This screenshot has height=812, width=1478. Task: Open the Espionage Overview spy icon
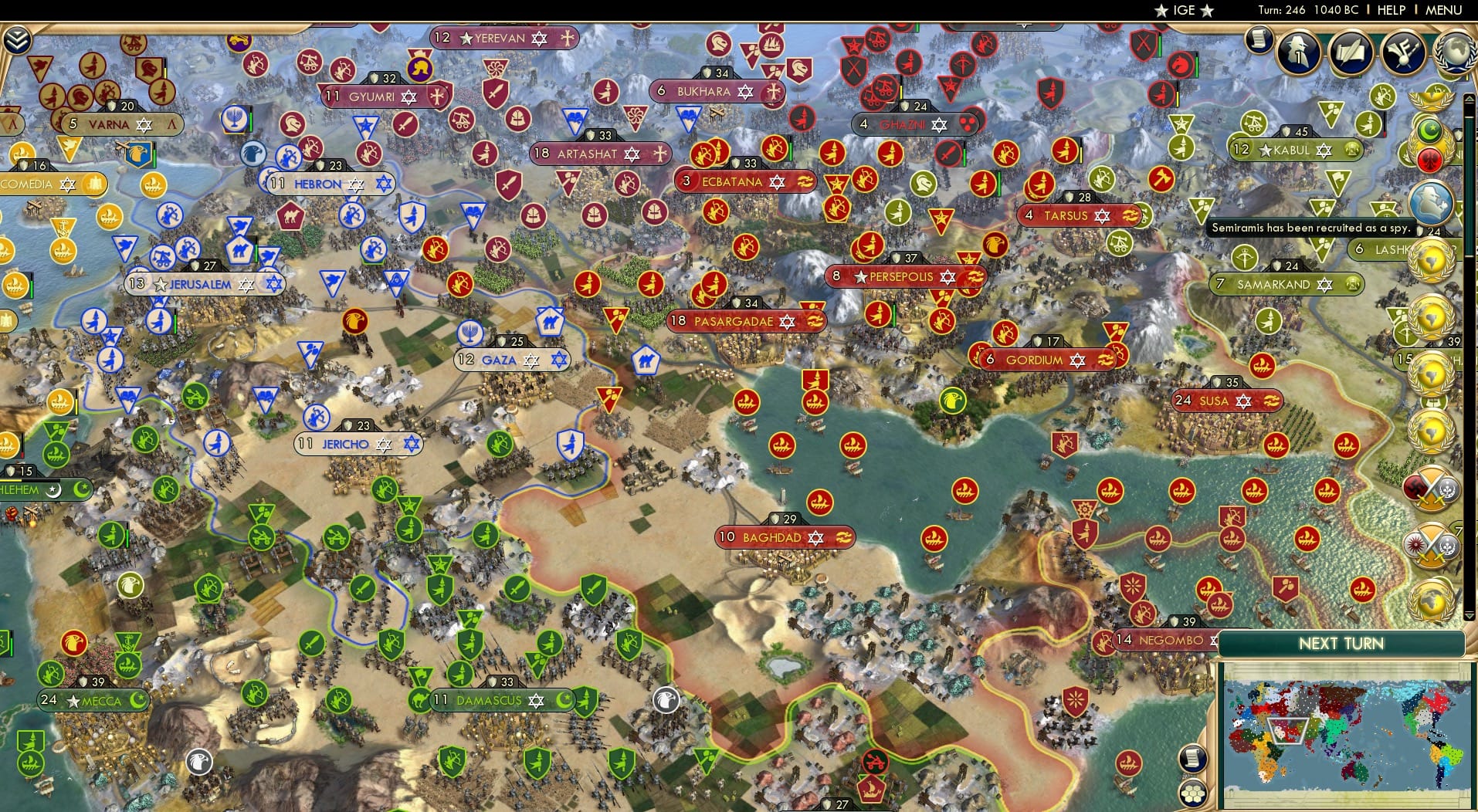pos(1297,54)
